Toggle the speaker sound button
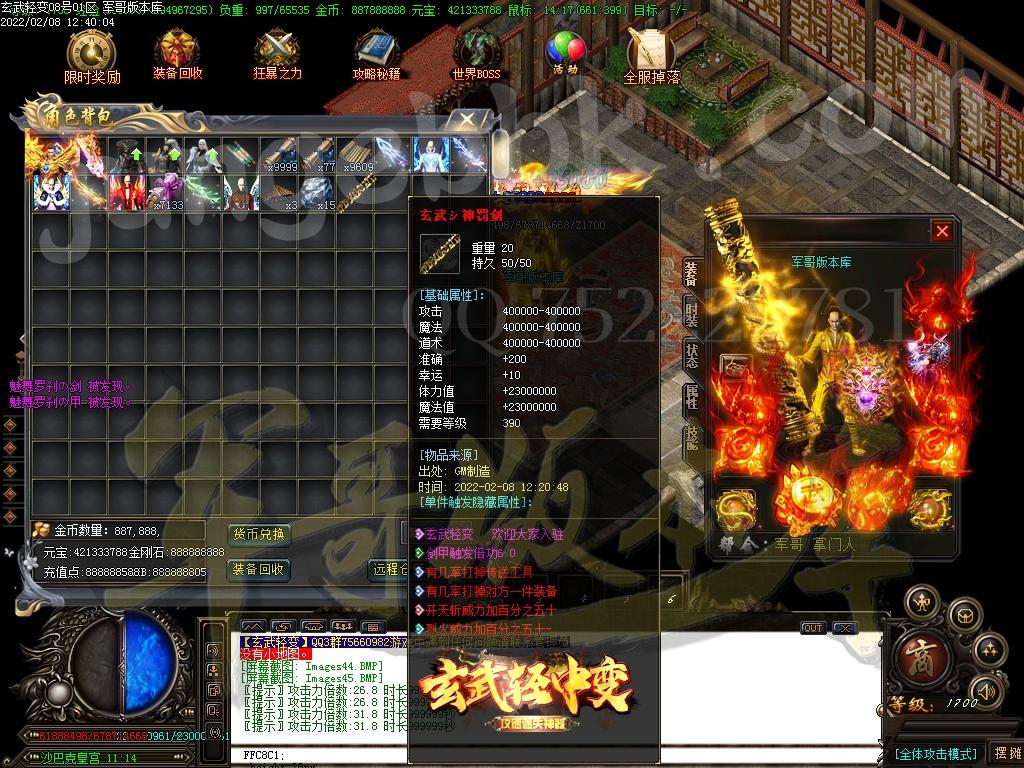The width and height of the screenshot is (1024, 768). (986, 691)
